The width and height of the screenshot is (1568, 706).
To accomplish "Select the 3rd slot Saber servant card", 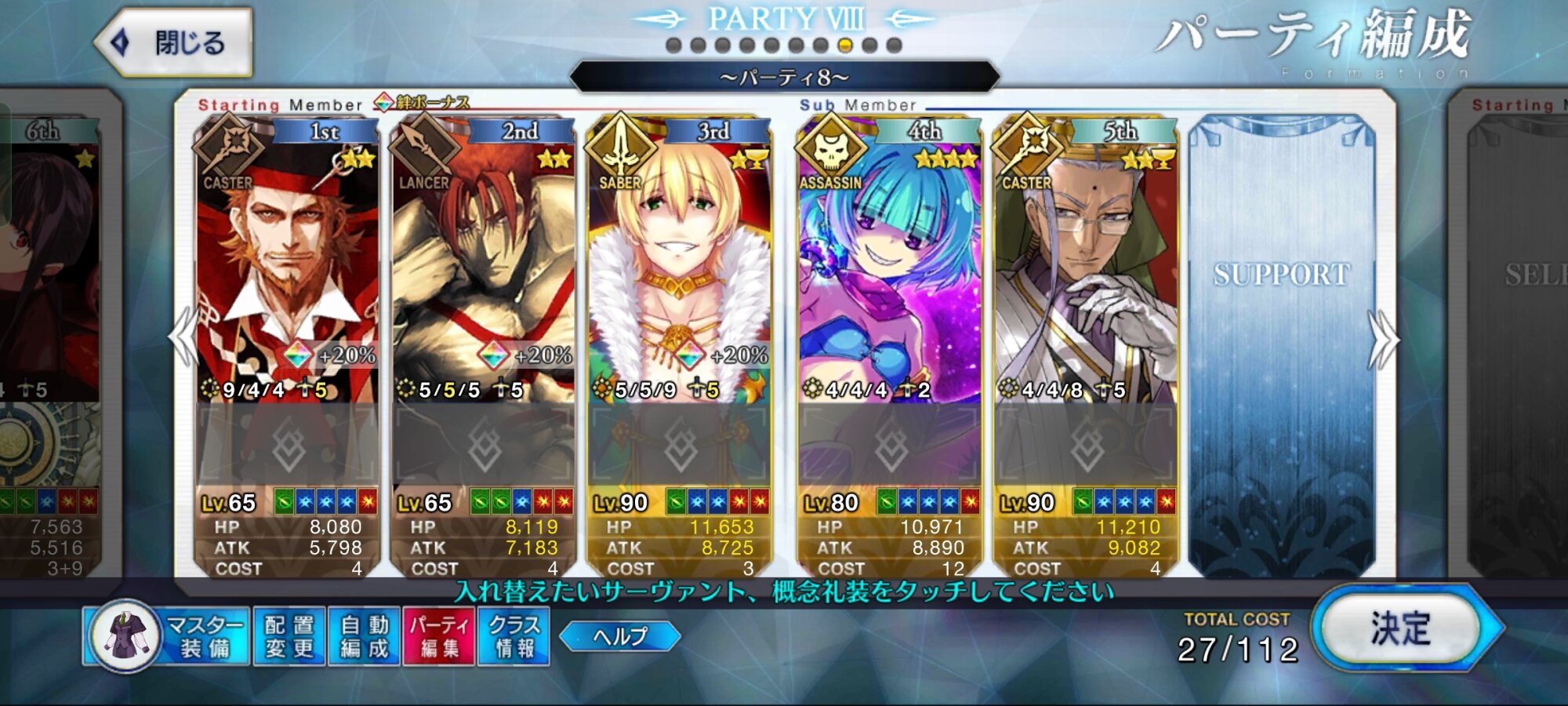I will (679, 267).
